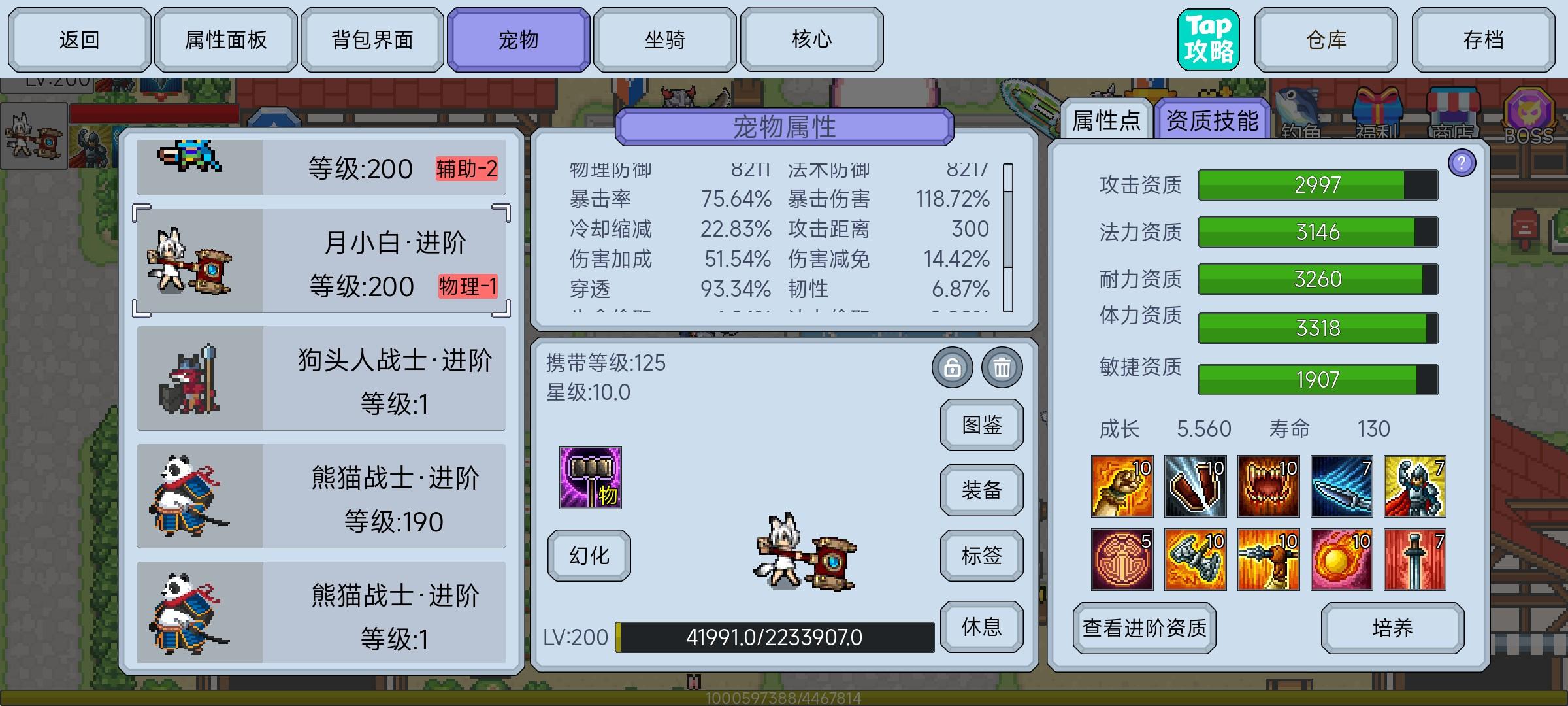This screenshot has width=1568, height=706.
Task: Open the 坐骑 tab
Action: (x=665, y=39)
